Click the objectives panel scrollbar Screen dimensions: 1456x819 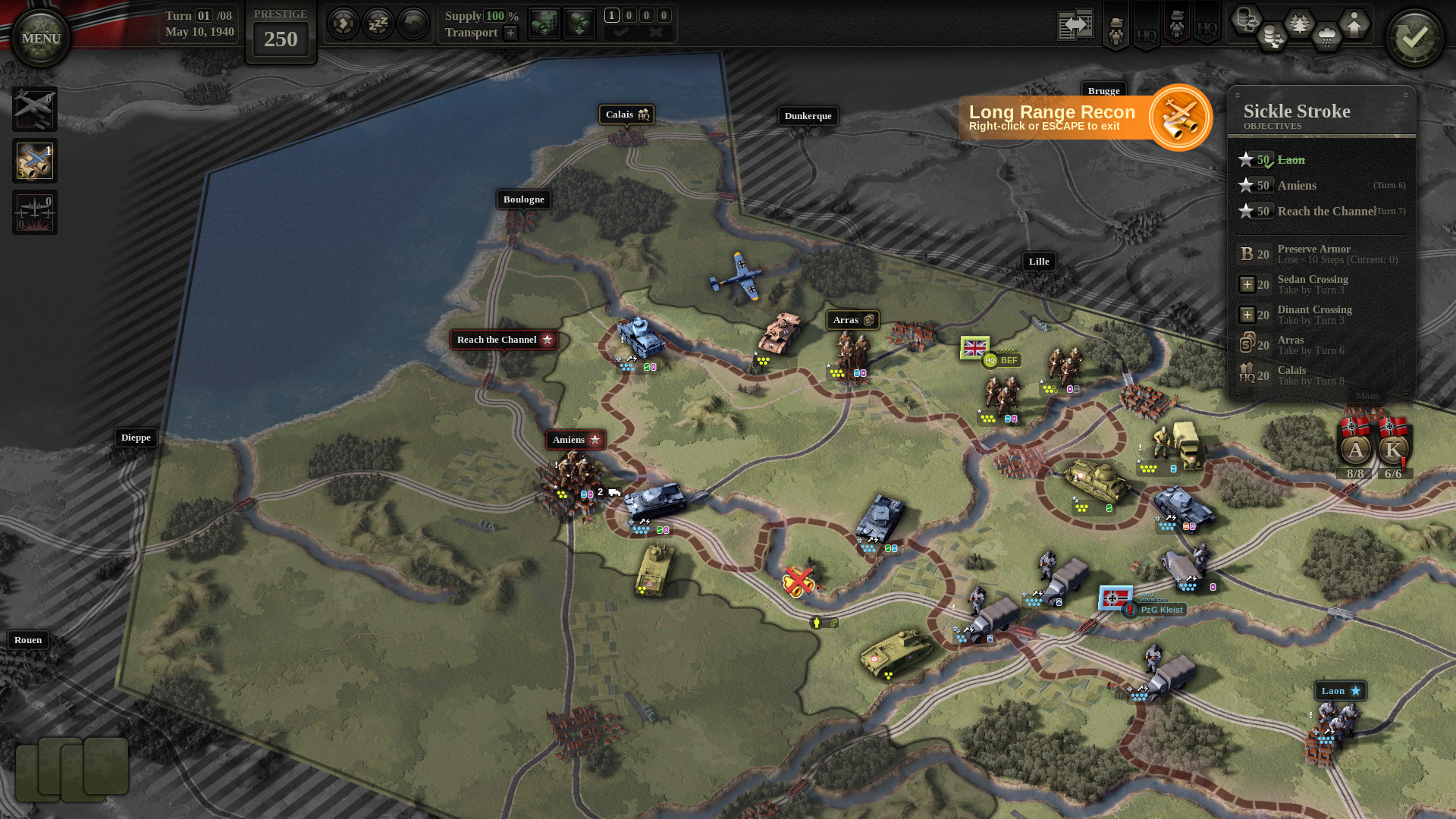coord(1415,227)
